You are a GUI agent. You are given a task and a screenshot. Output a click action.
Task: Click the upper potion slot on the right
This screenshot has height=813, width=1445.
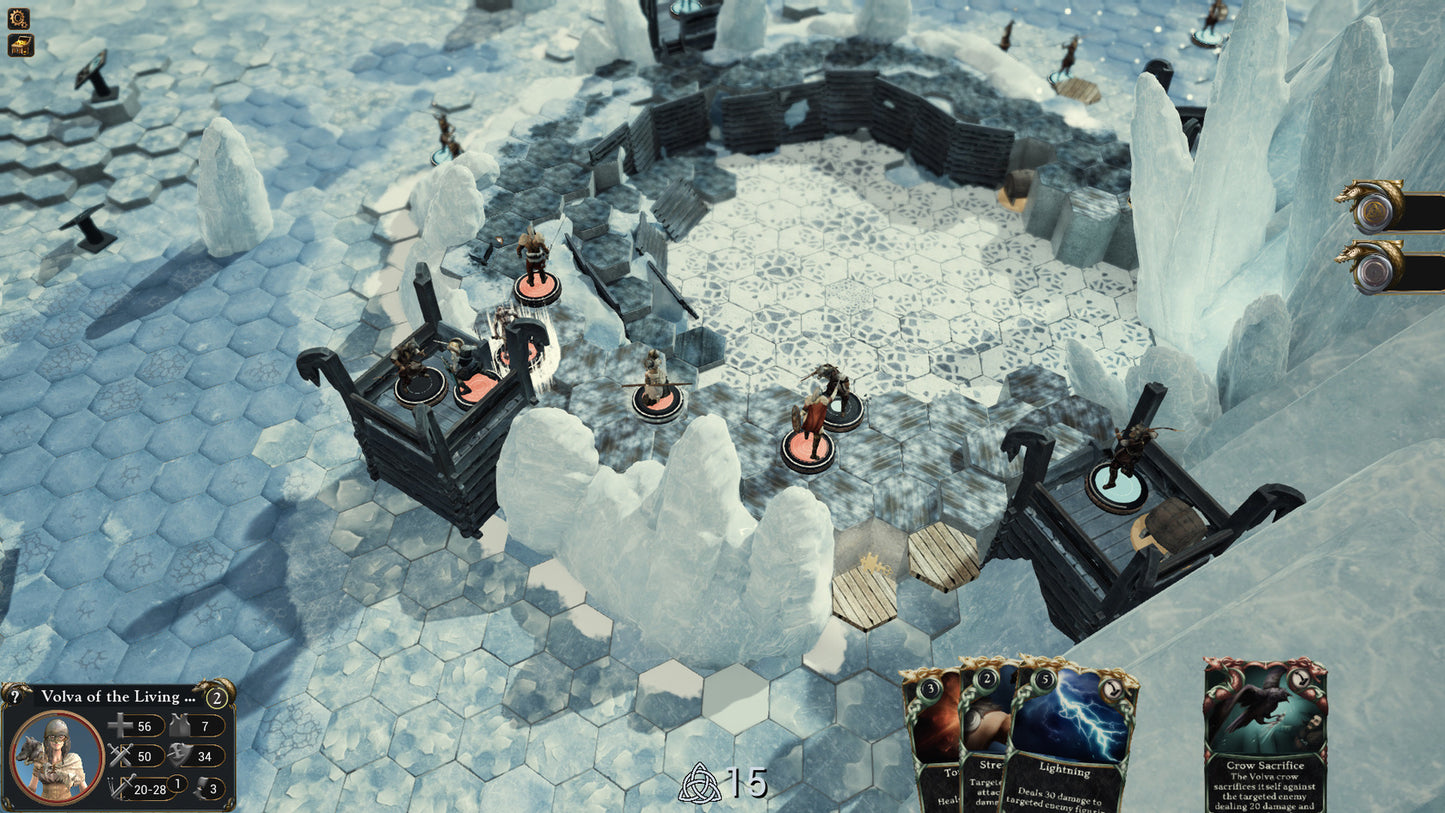click(1375, 210)
